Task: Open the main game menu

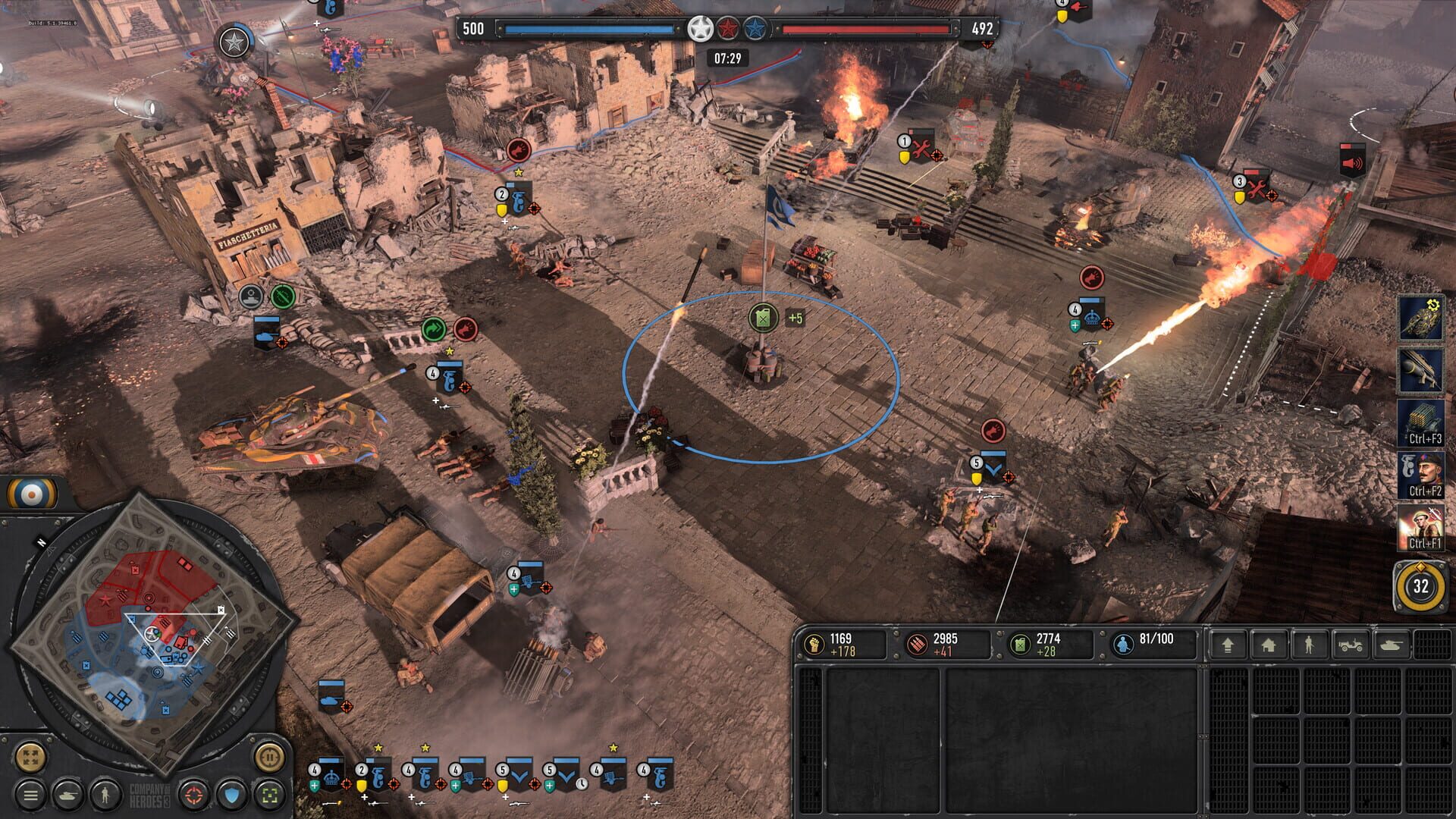Action: tap(30, 795)
